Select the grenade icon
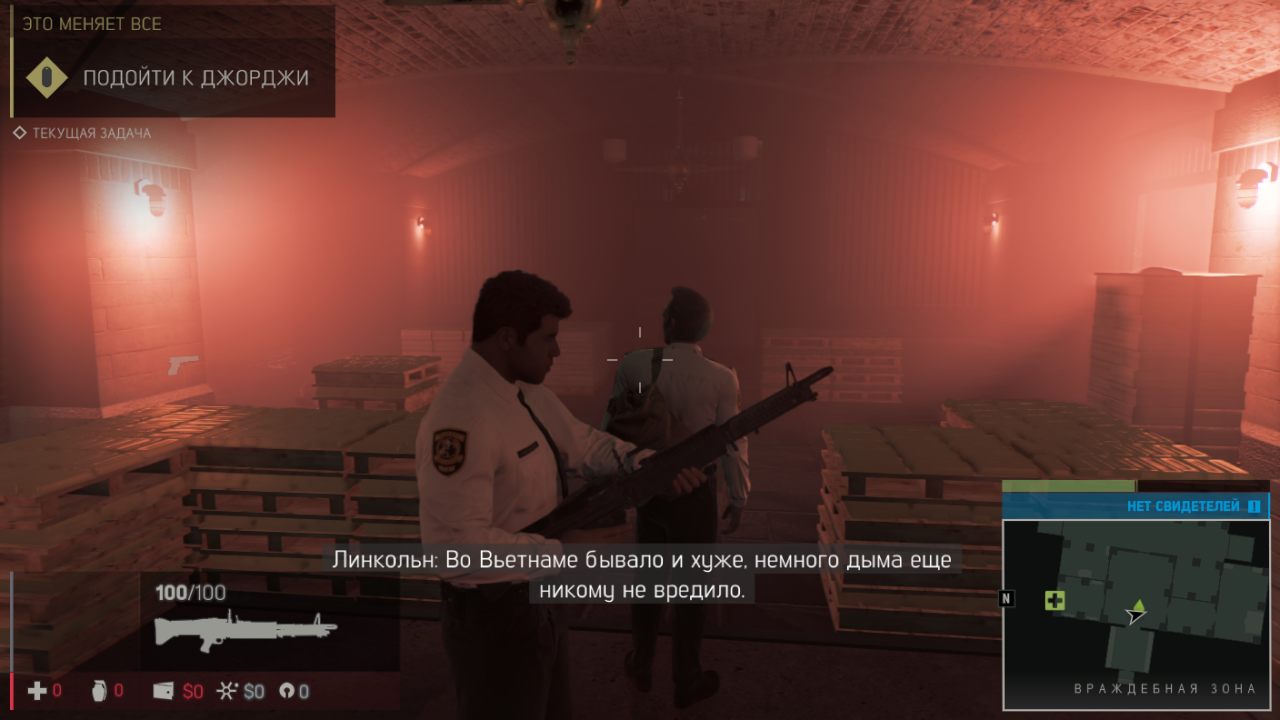 coord(99,691)
